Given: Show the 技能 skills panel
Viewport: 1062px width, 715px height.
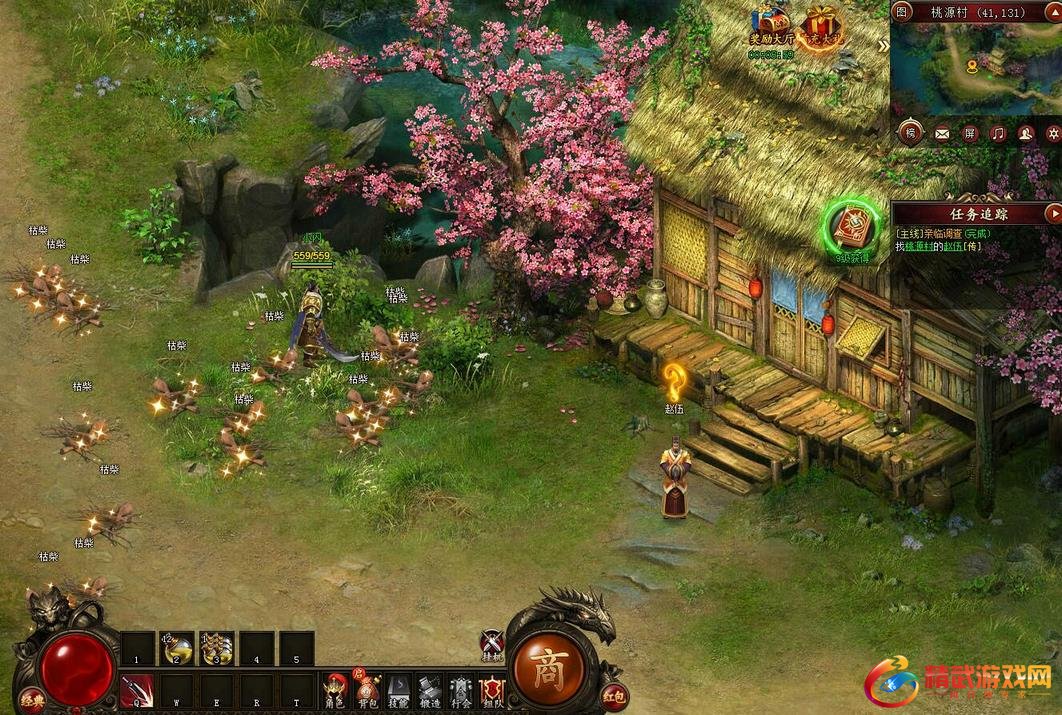Looking at the screenshot, I should click(x=398, y=691).
